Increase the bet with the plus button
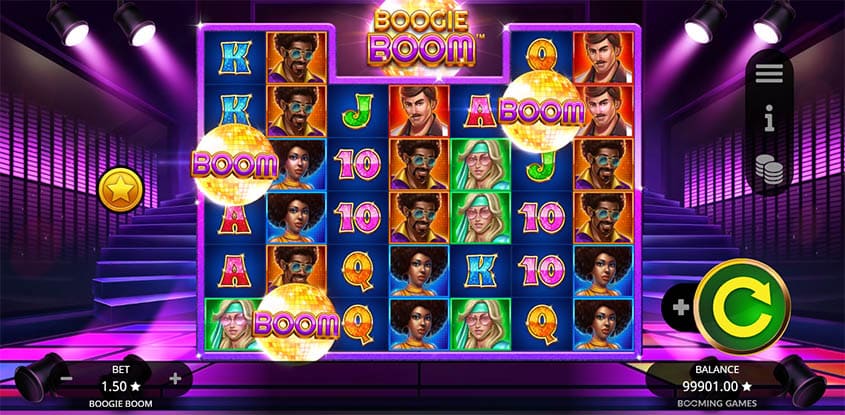Screen dimensions: 845x415 coord(176,378)
